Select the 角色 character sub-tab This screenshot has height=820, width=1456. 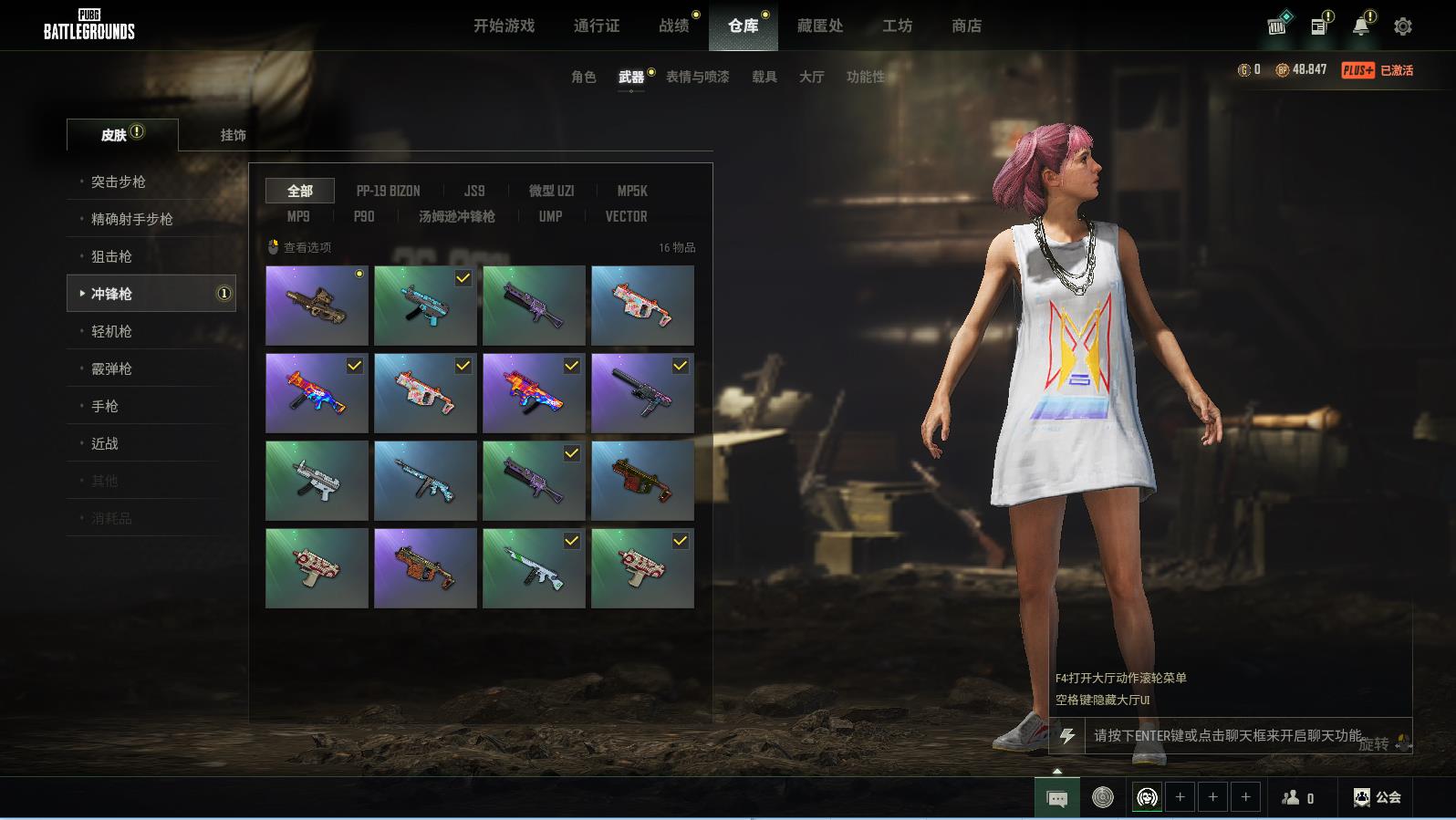(583, 77)
